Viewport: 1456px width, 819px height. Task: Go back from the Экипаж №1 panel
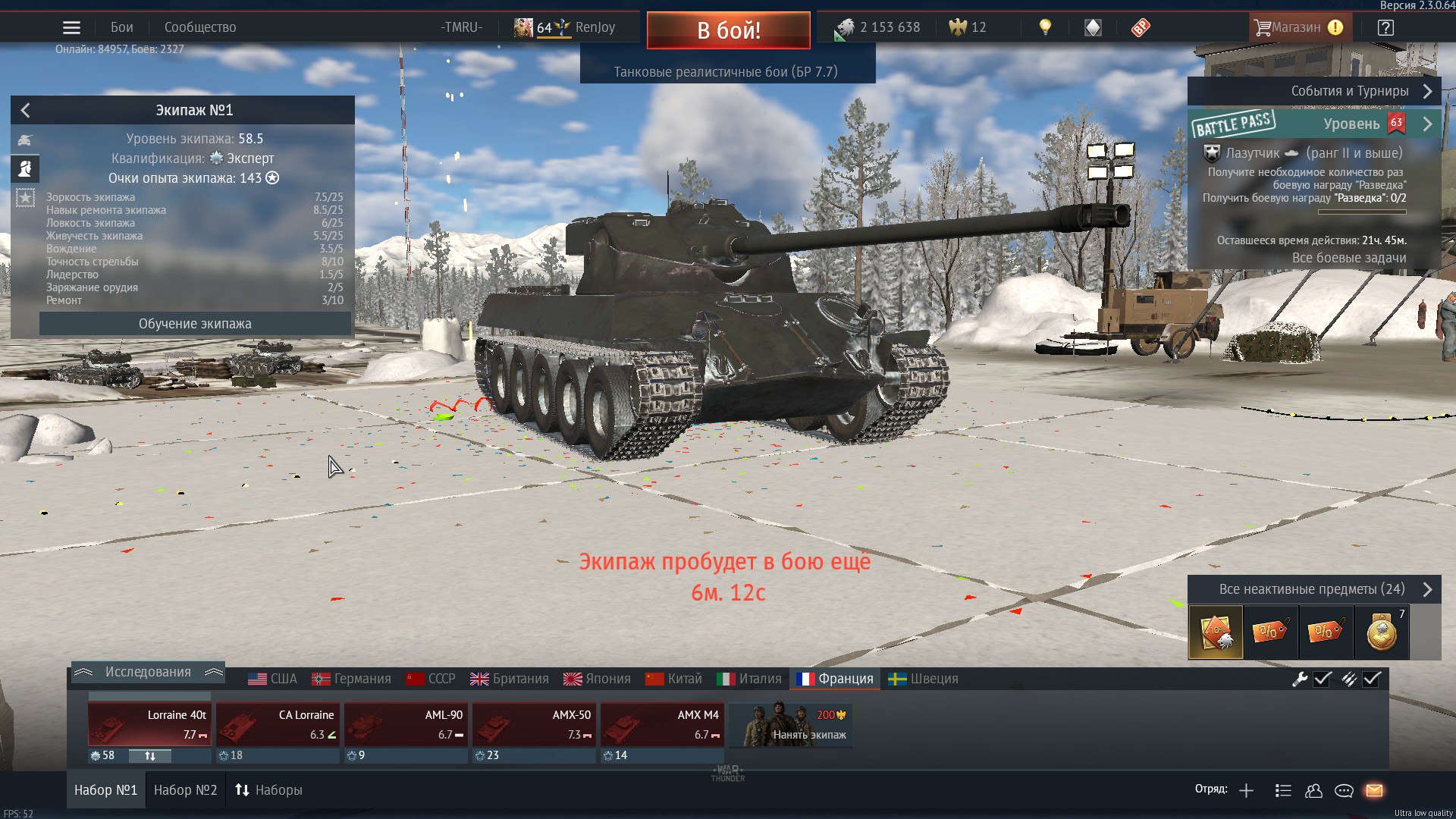(x=26, y=111)
